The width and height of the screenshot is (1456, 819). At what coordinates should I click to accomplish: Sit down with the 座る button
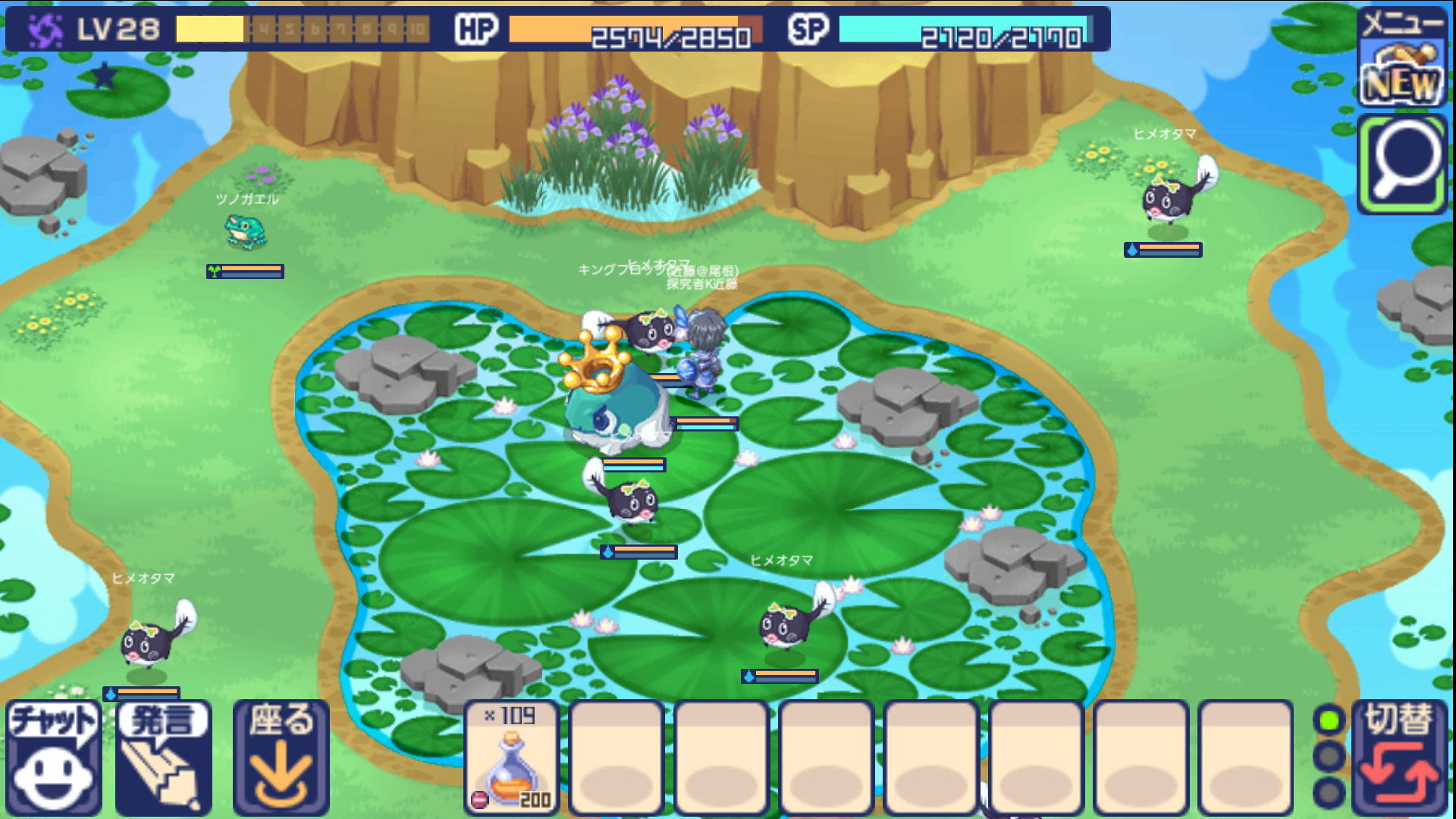click(281, 757)
